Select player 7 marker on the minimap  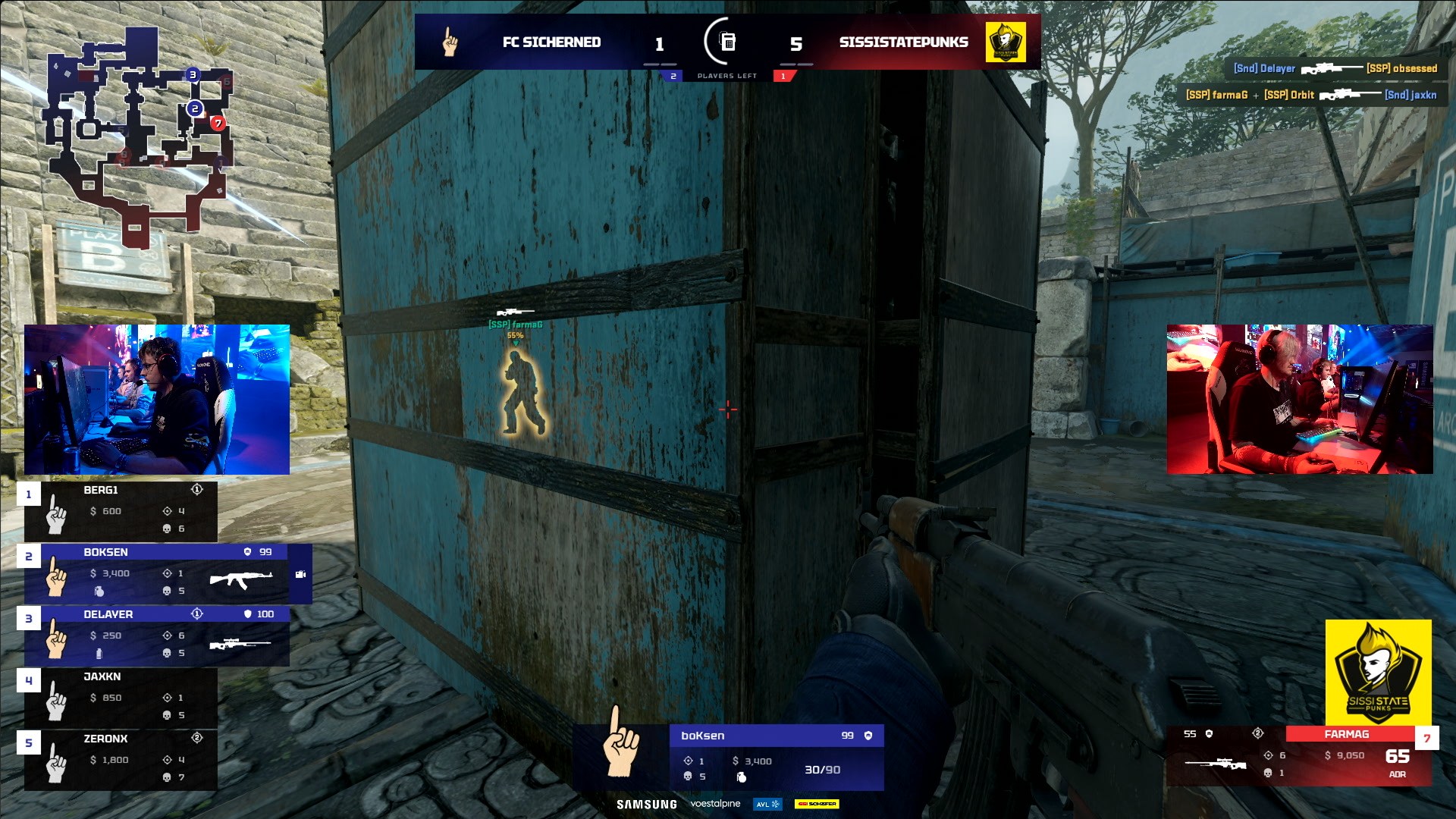pyautogui.click(x=218, y=123)
